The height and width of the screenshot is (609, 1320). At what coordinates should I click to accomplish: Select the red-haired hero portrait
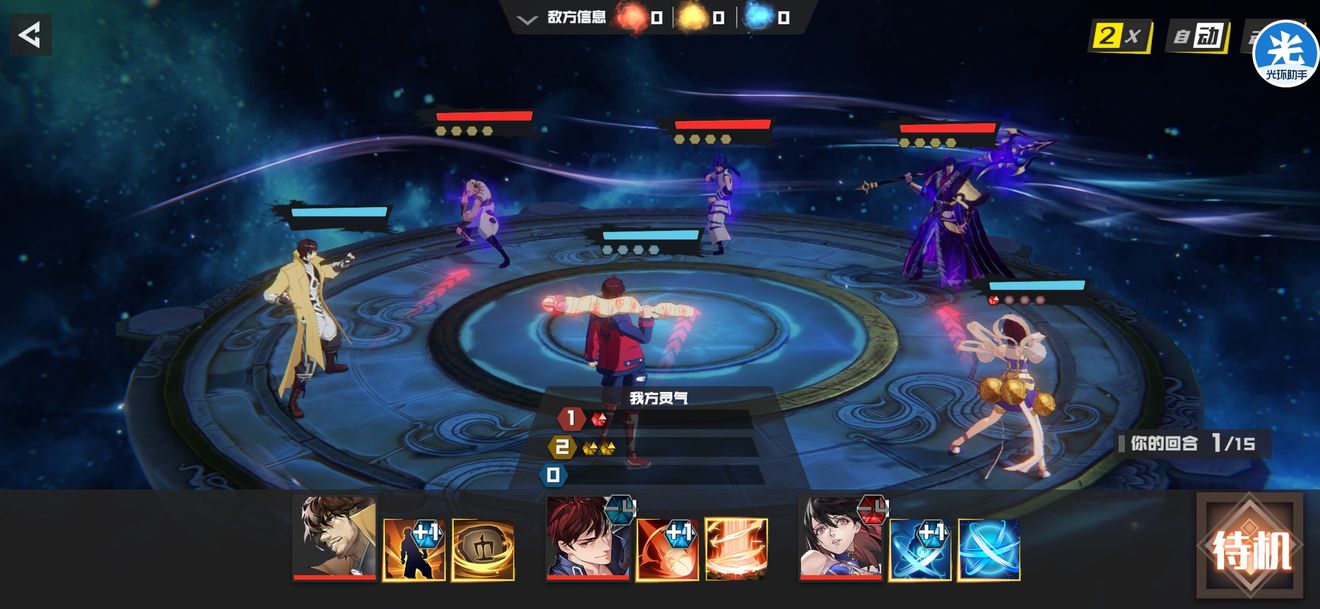(588, 539)
